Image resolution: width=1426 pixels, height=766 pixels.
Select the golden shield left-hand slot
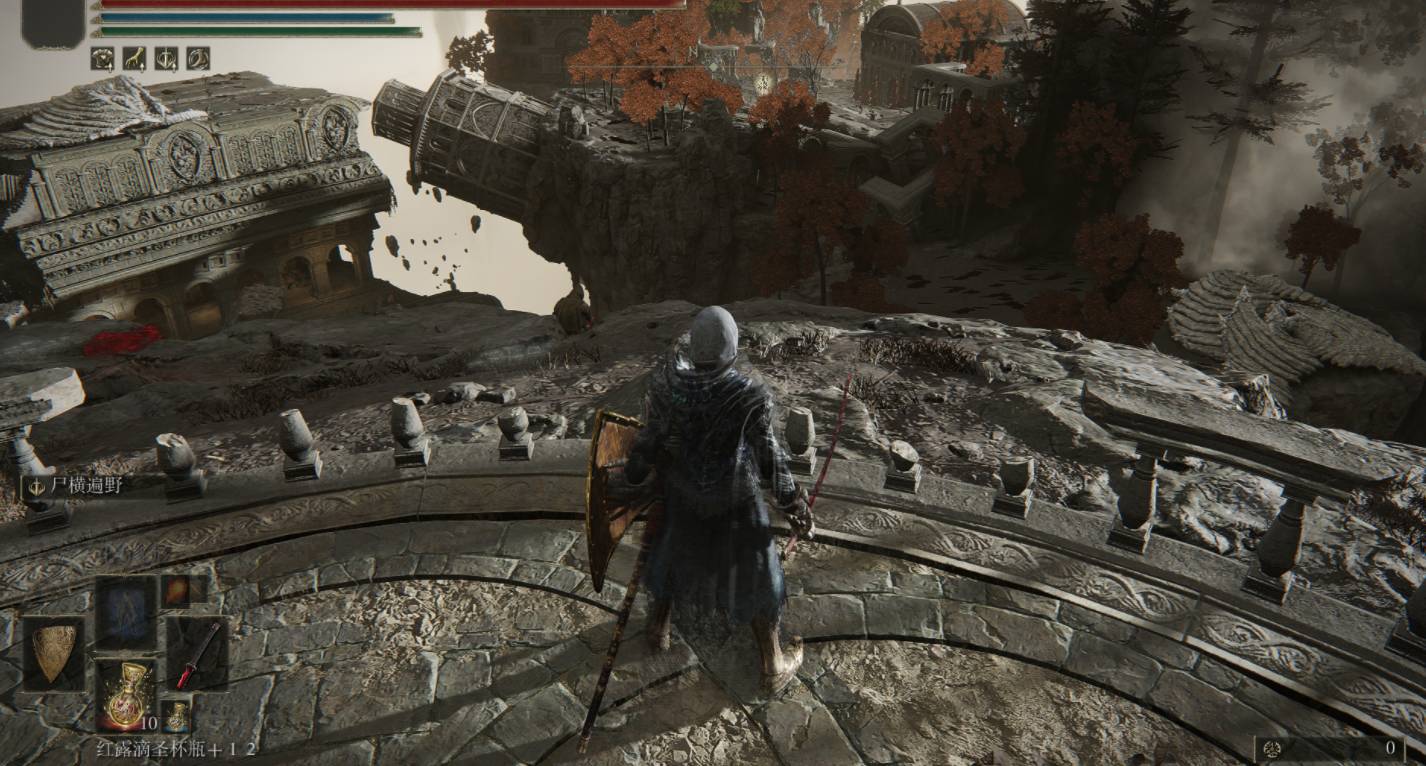point(54,654)
